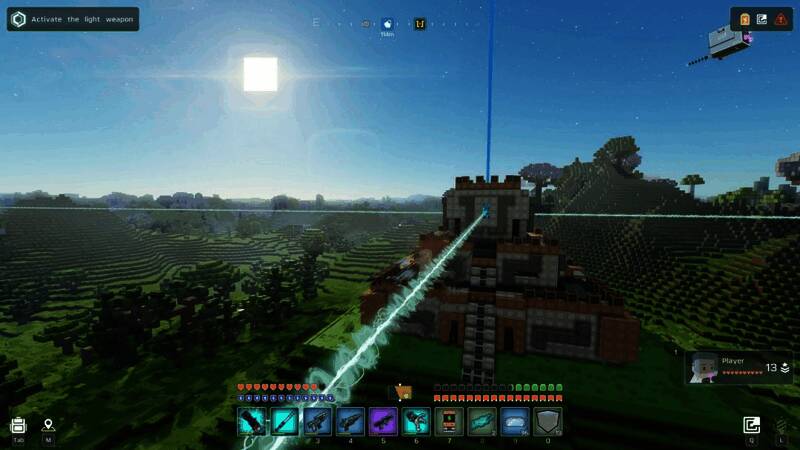Screen dimensions: 800x450
Task: Select the gray stone block hotbar slot
Action: click(547, 421)
